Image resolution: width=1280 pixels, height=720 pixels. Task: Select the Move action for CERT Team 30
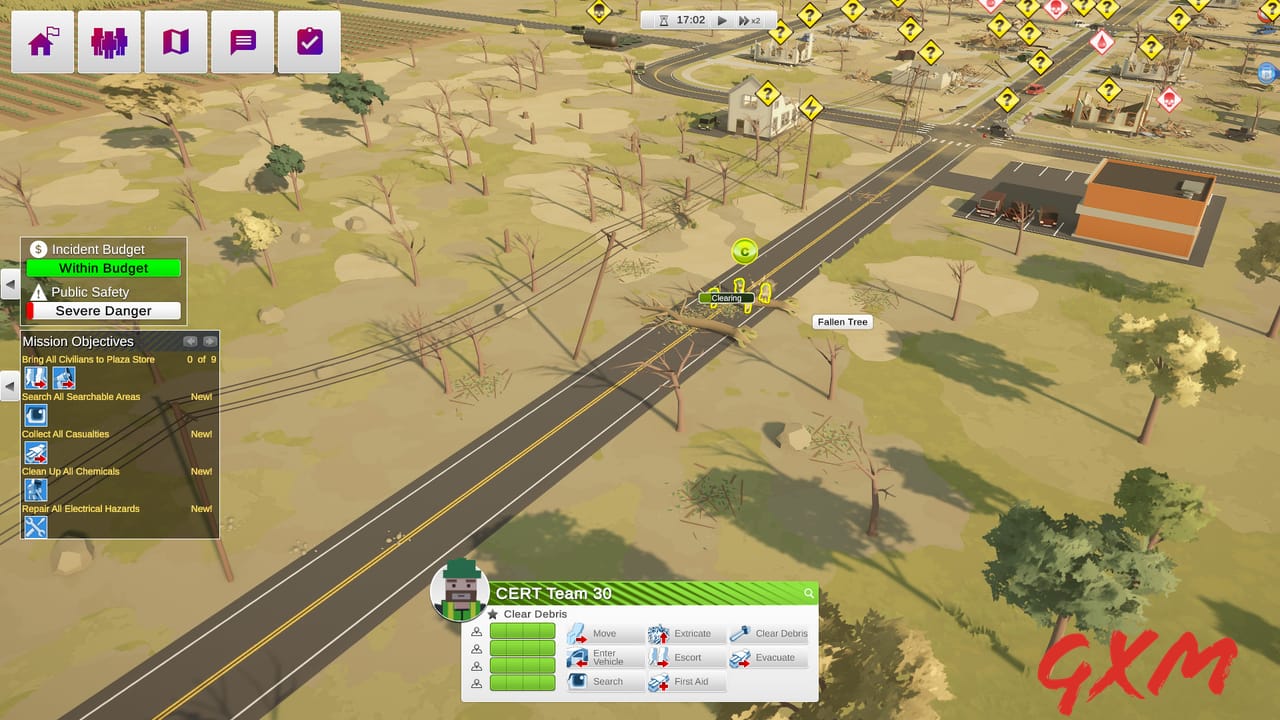[604, 633]
